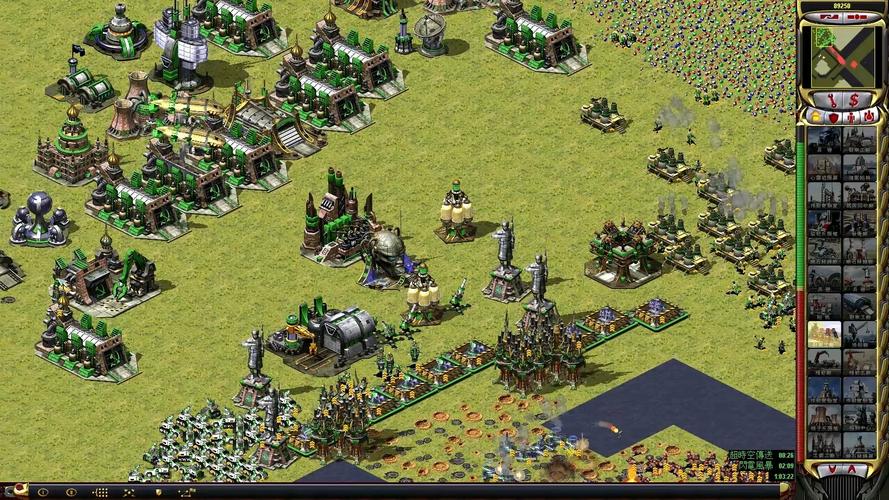Open the shield defenses tab
The height and width of the screenshot is (500, 889).
pos(833,117)
